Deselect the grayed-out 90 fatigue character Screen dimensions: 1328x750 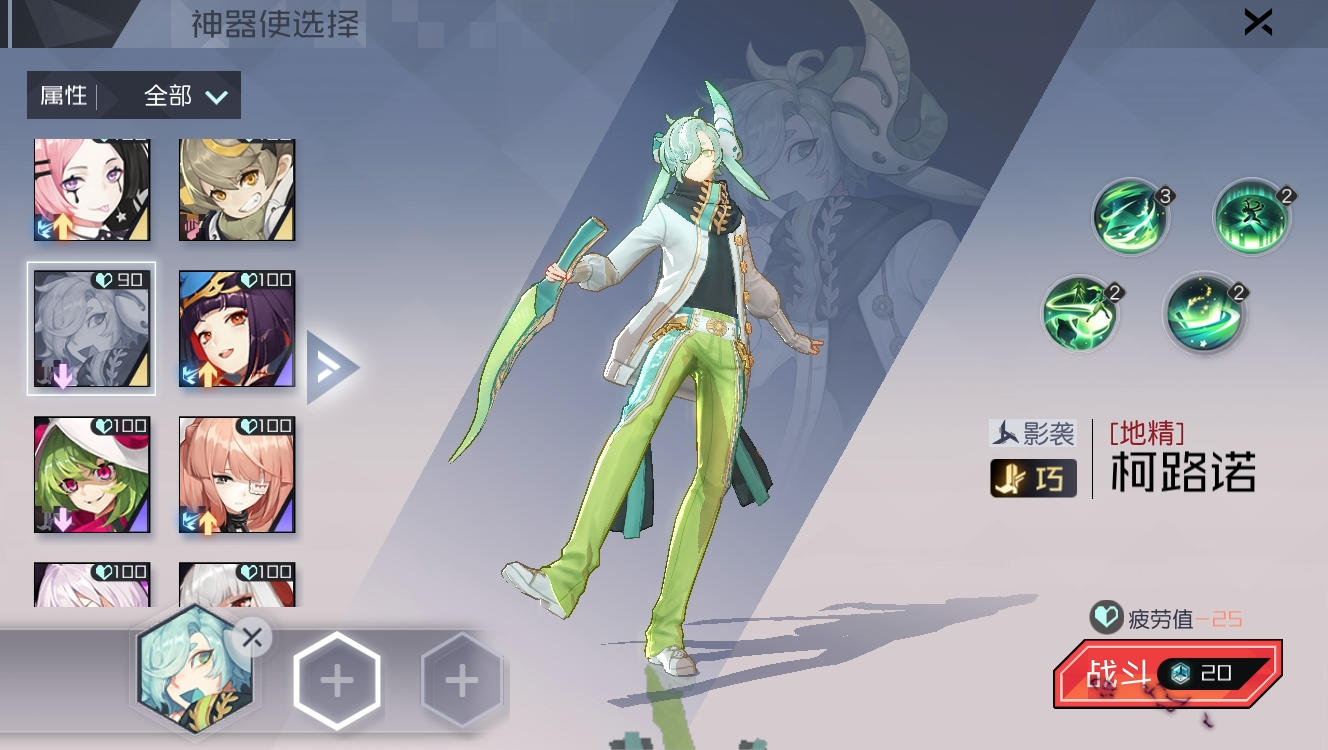pos(91,328)
